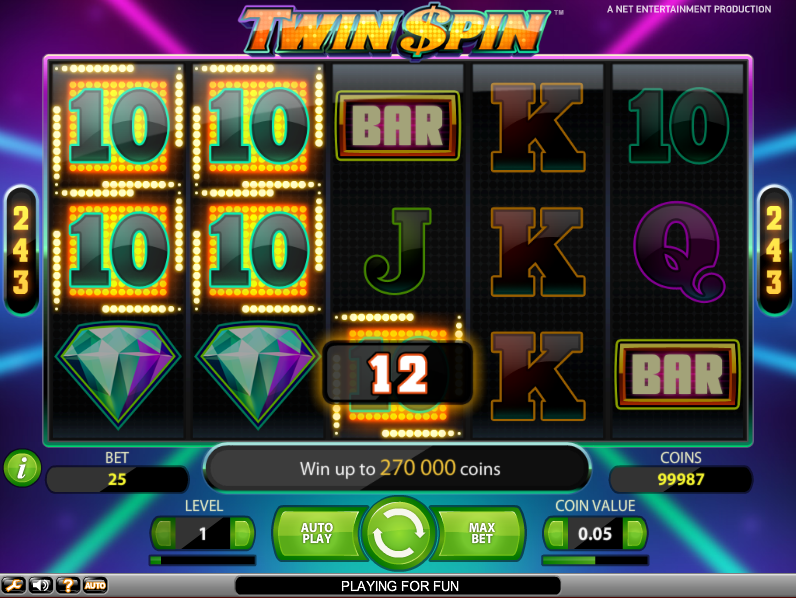796x598 pixels.
Task: Decrease the bet level
Action: point(164,533)
